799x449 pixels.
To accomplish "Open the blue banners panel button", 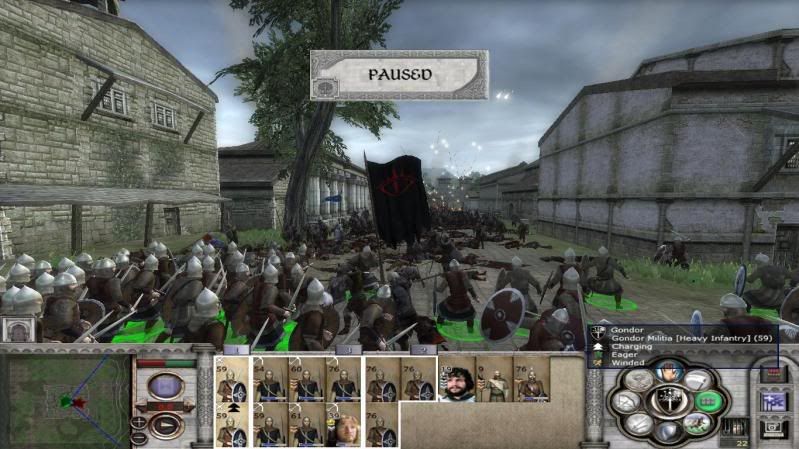I will tap(772, 401).
